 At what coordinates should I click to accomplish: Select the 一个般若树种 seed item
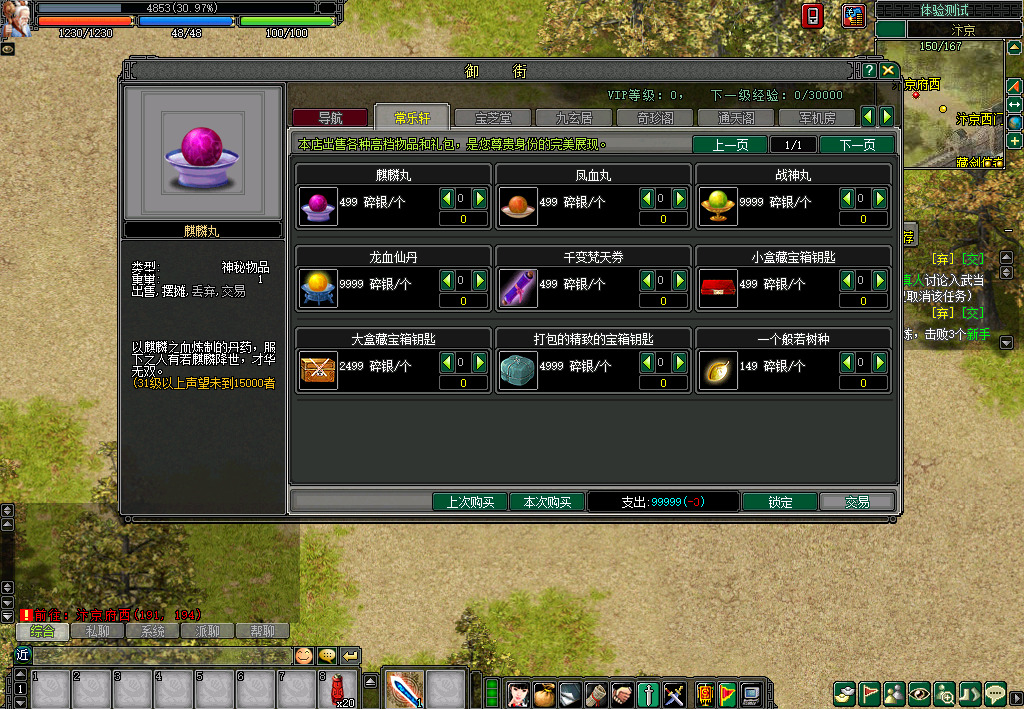(x=718, y=370)
